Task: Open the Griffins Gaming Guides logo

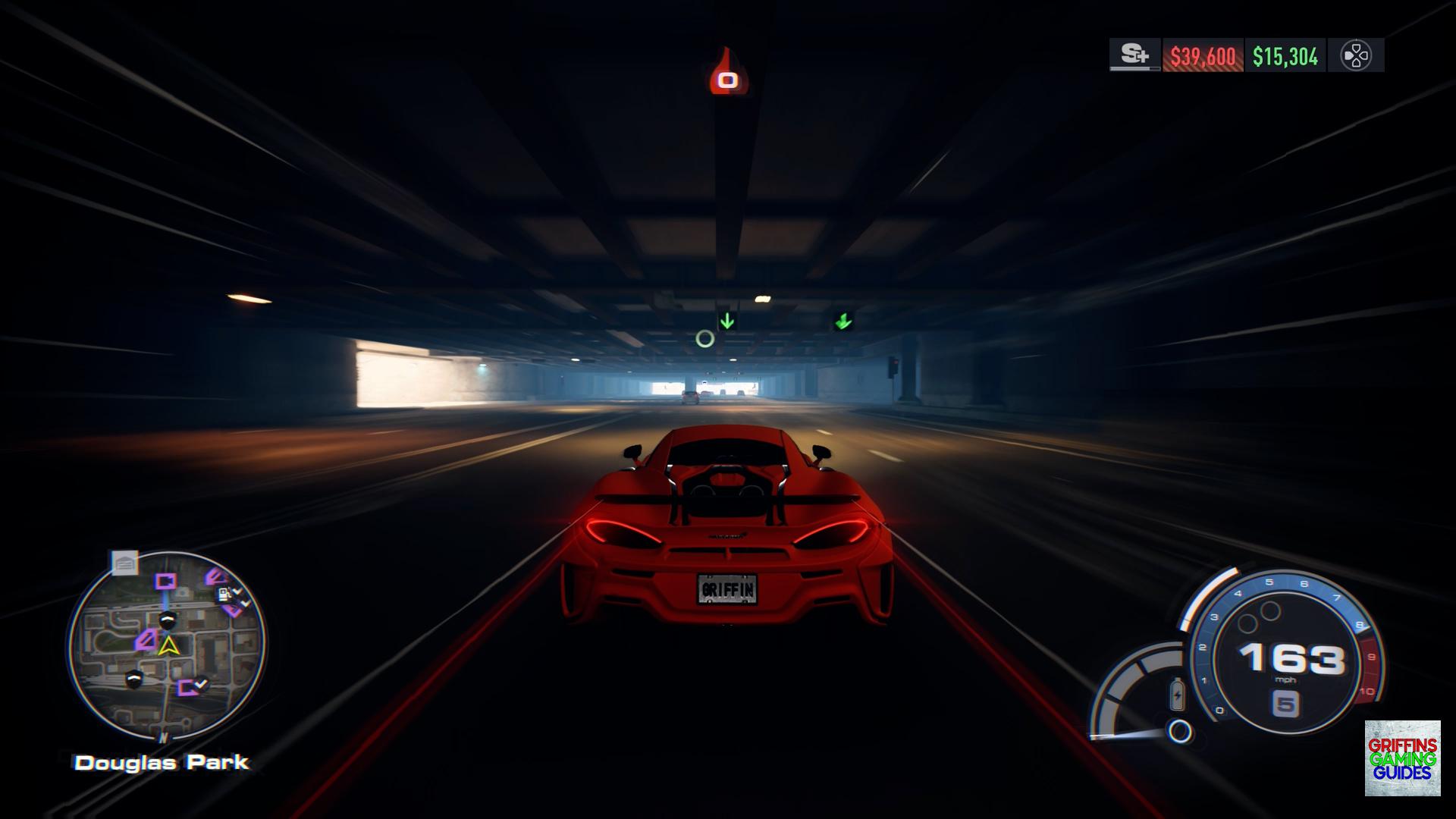Action: point(1402,758)
